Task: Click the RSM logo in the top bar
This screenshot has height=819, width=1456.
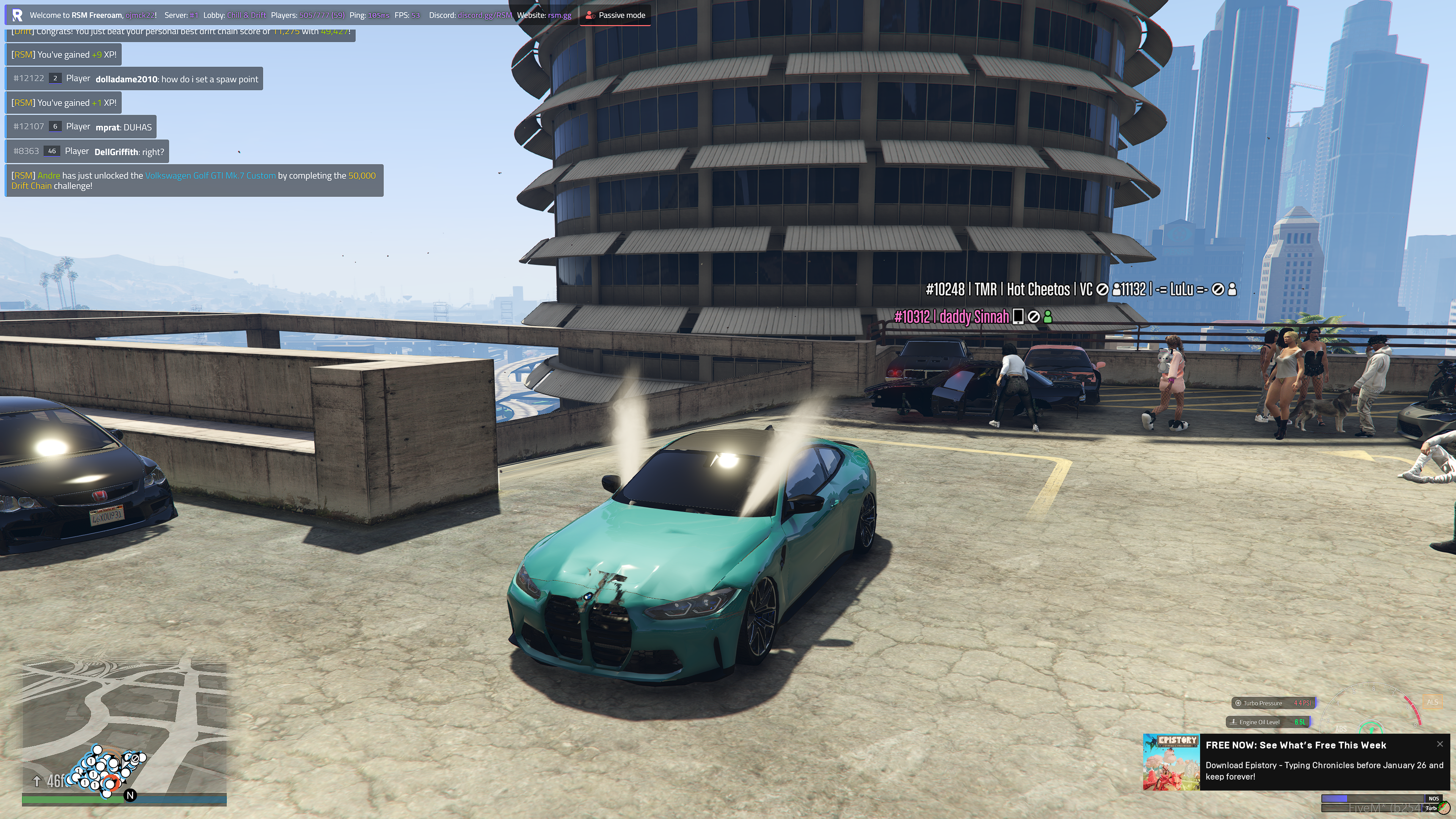Action: (x=17, y=15)
